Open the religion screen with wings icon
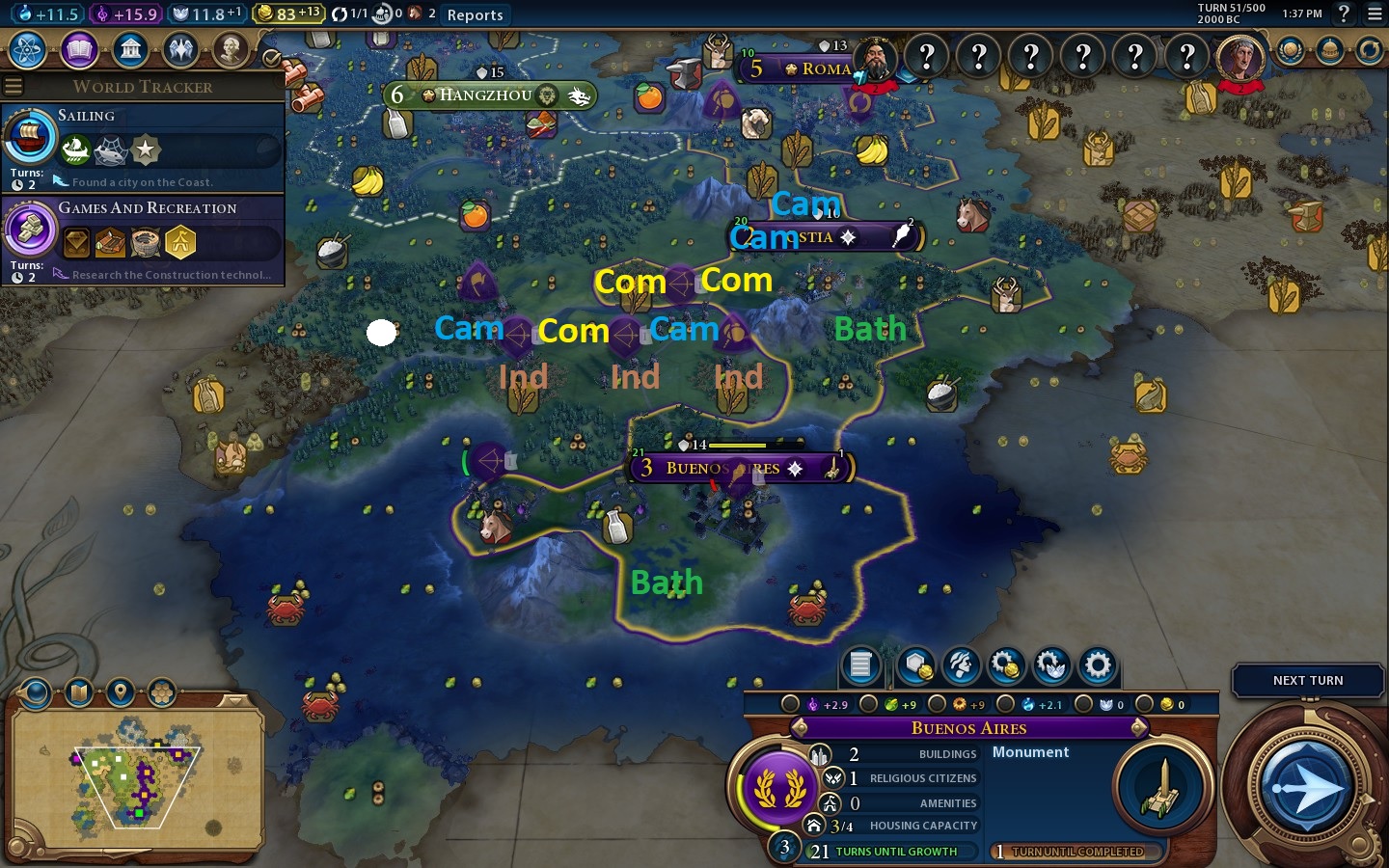The image size is (1389, 868). coord(180,50)
